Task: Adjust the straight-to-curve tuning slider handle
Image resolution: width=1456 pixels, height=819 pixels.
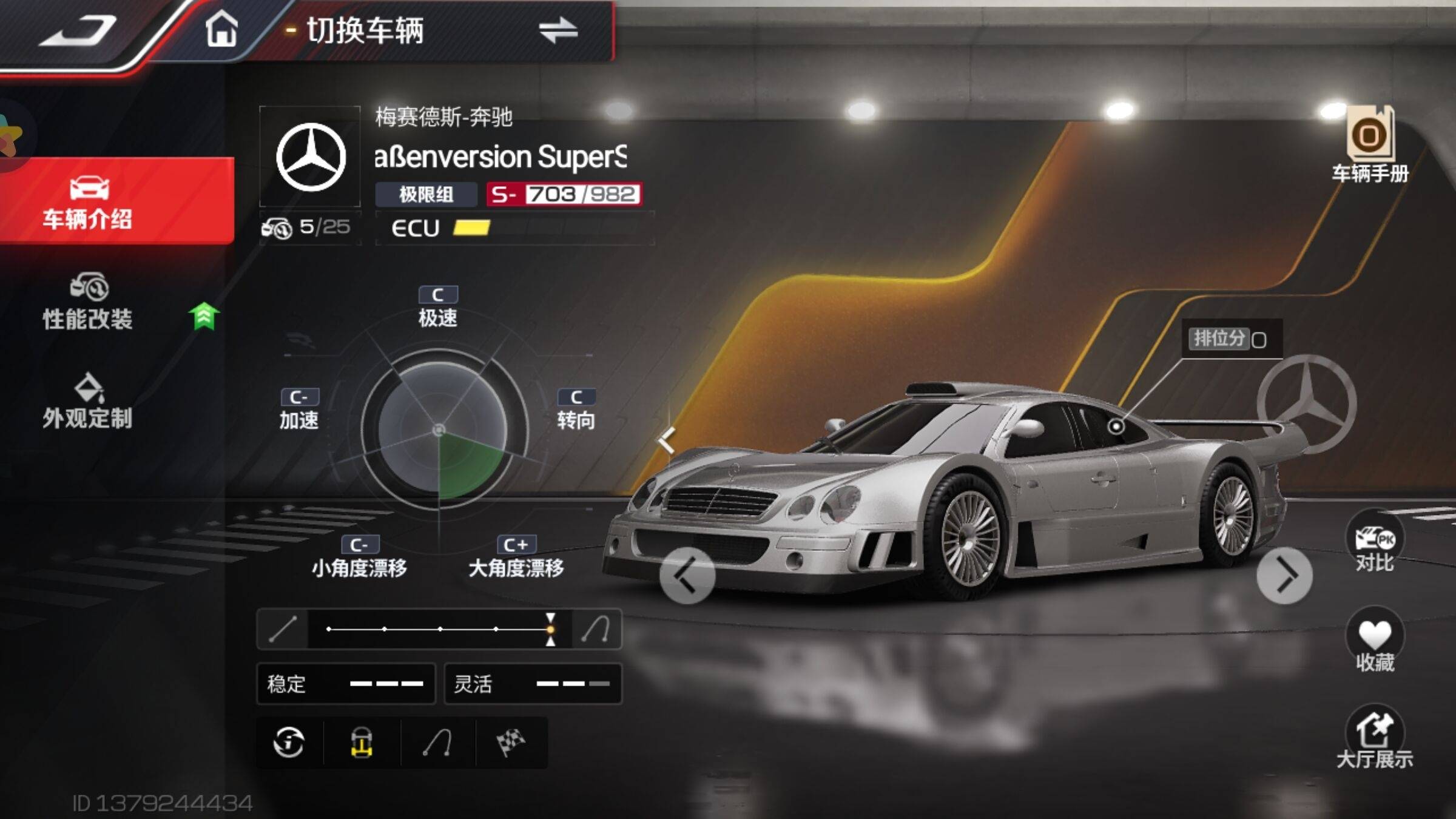Action: tap(550, 629)
